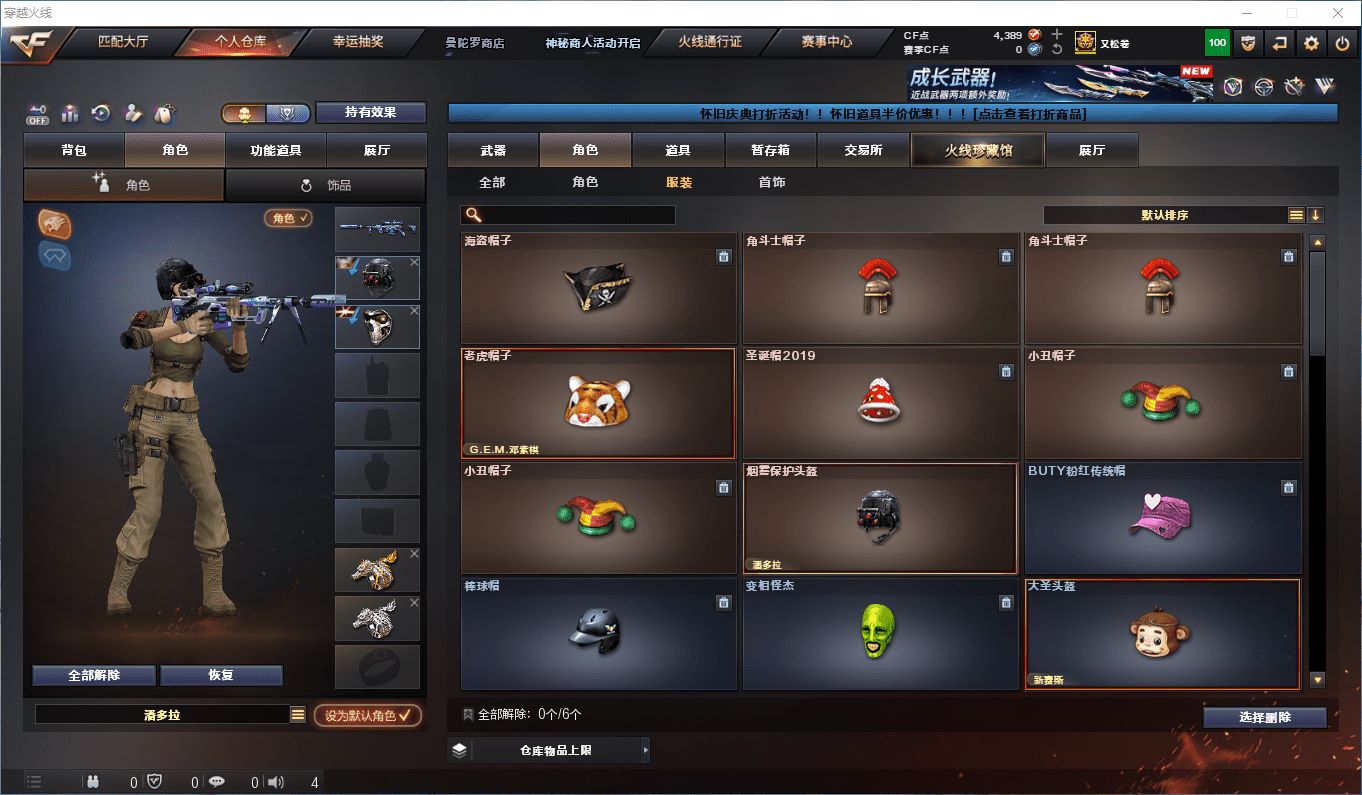Open the 武器 weapons tab
The image size is (1362, 795).
coord(493,150)
